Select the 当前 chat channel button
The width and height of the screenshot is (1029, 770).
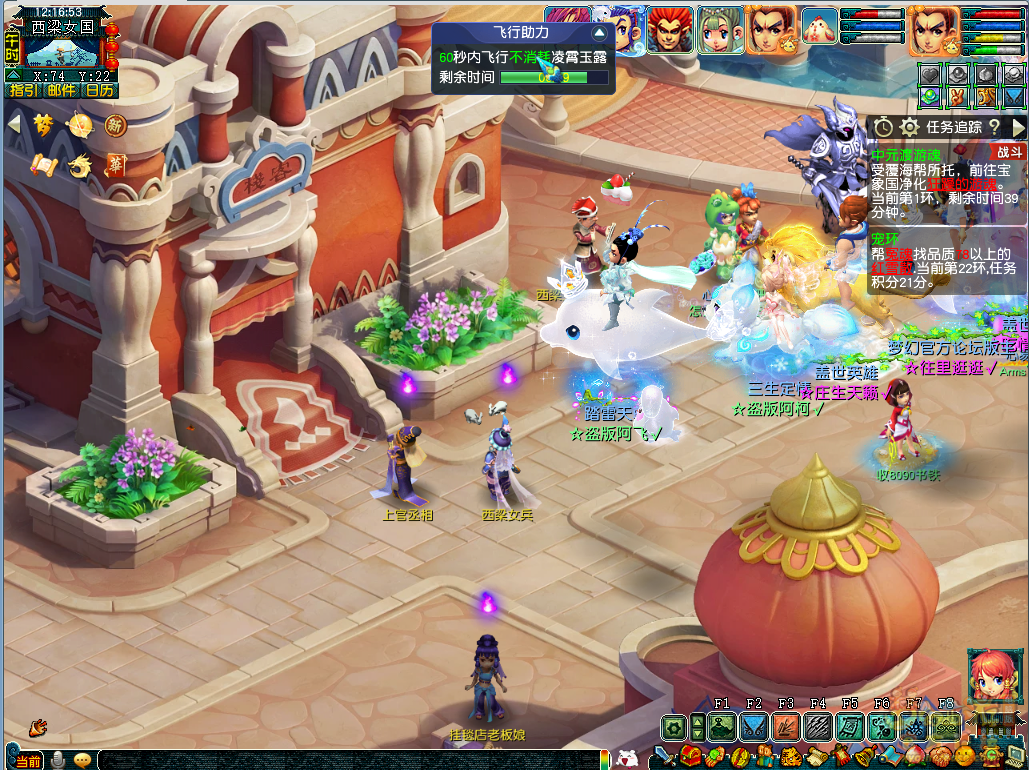click(24, 761)
